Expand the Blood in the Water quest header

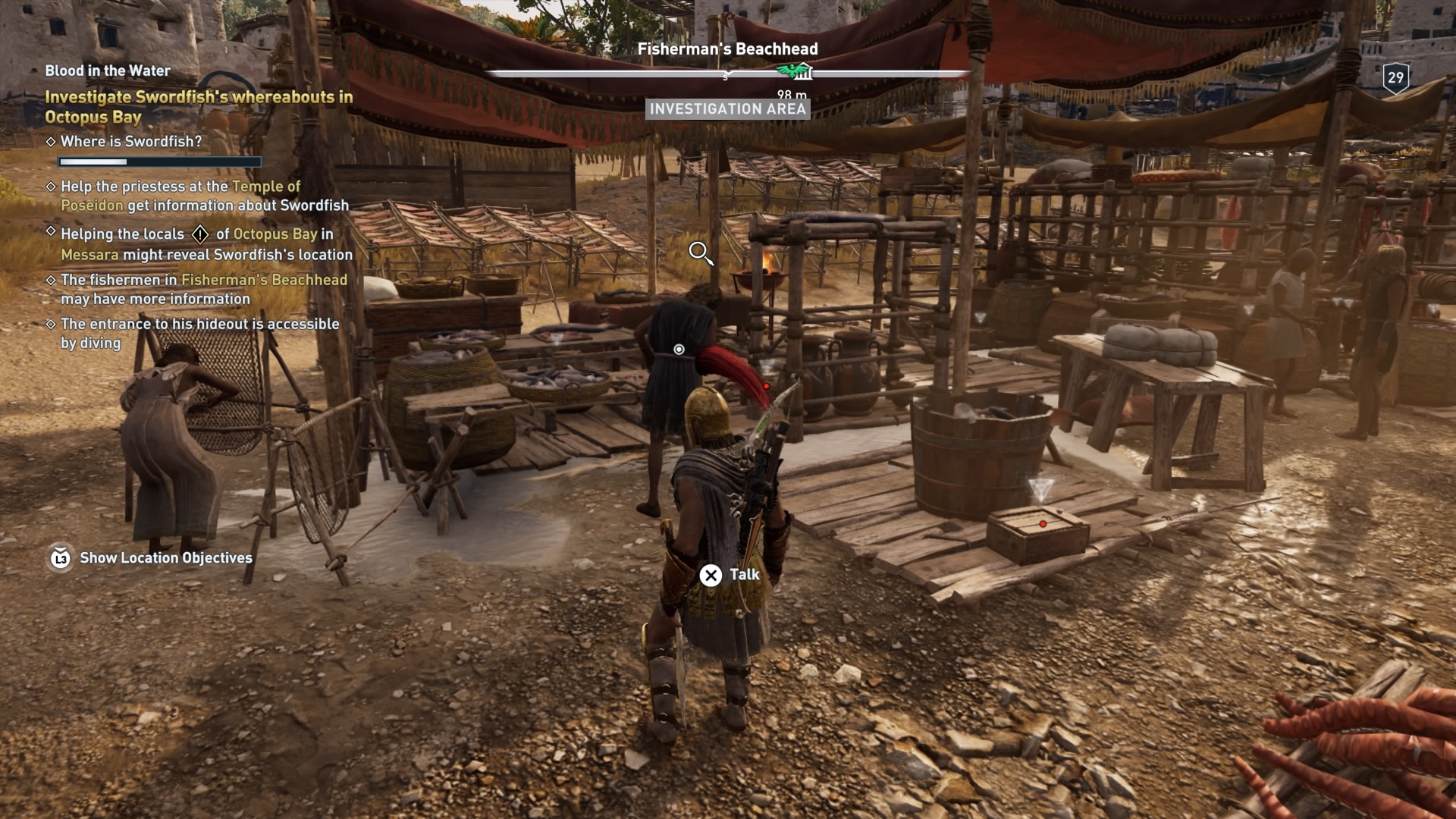[x=107, y=71]
